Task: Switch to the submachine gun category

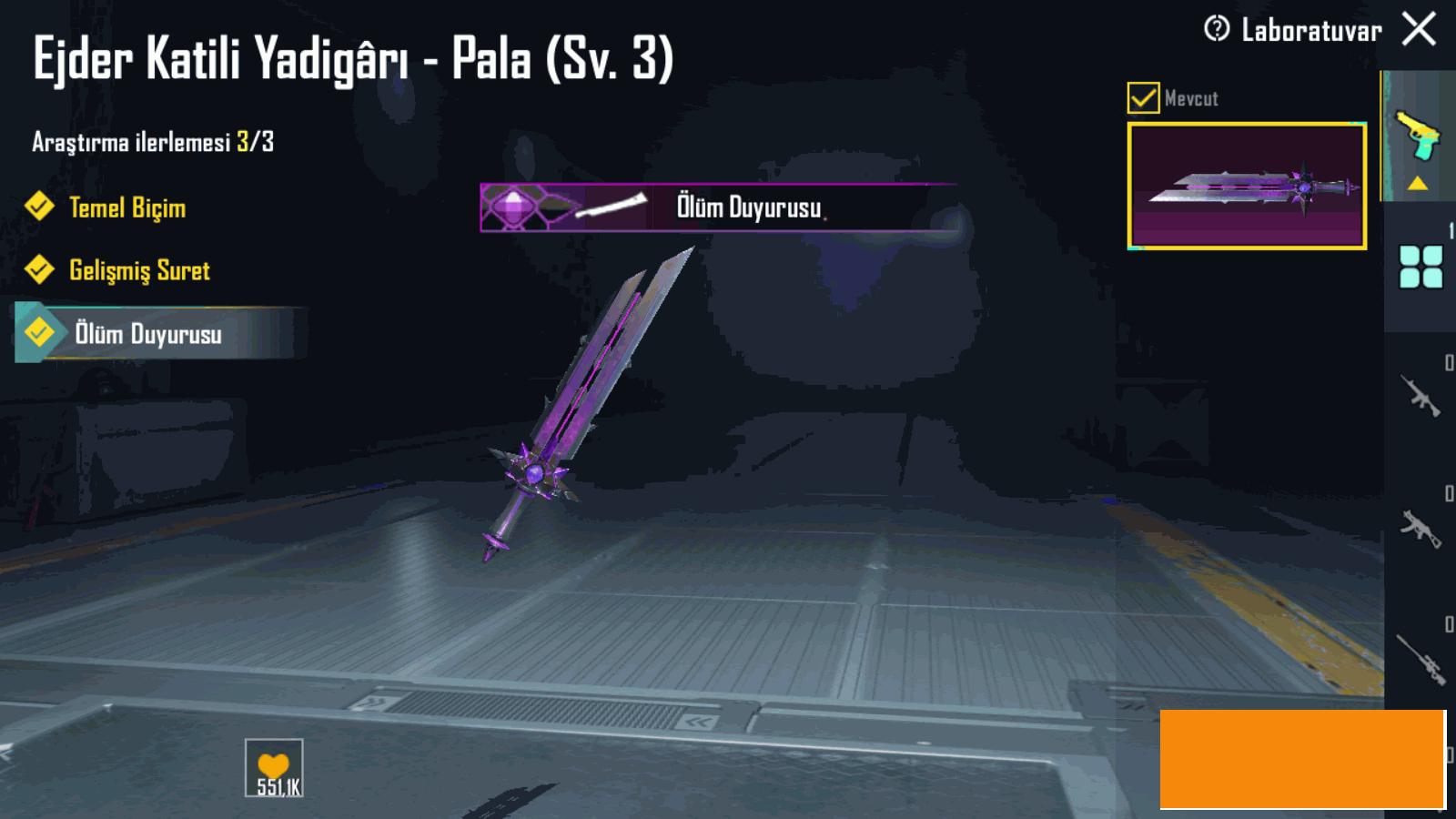Action: click(1420, 528)
